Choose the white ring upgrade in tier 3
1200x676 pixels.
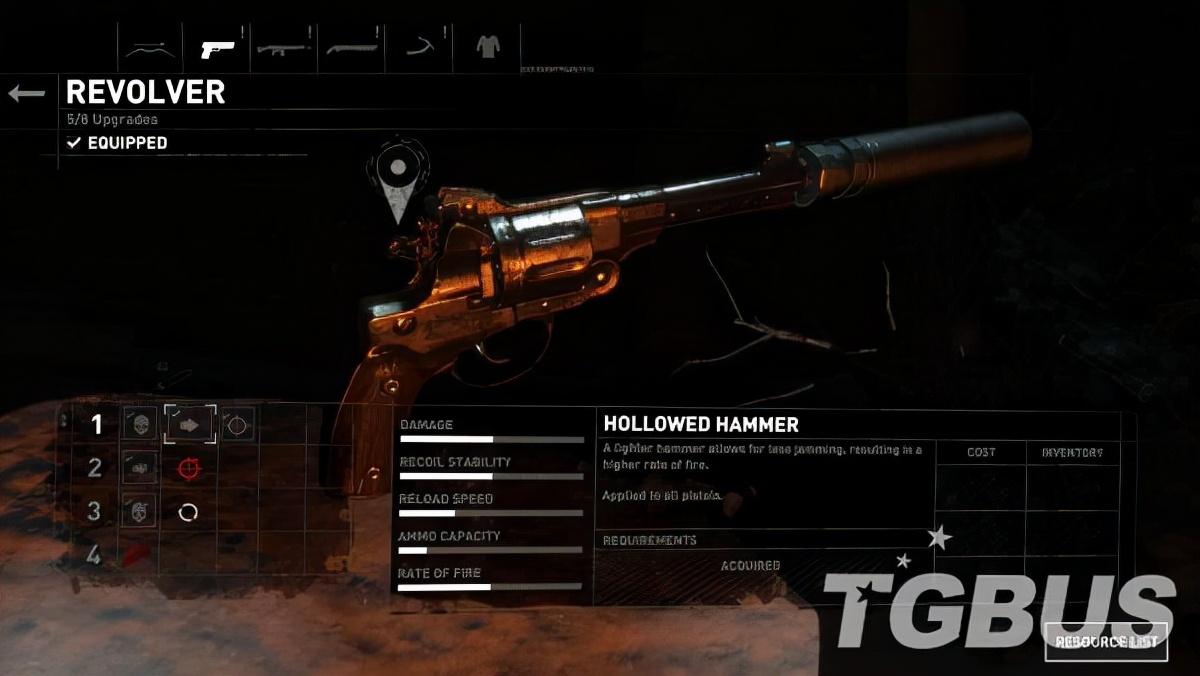click(189, 512)
